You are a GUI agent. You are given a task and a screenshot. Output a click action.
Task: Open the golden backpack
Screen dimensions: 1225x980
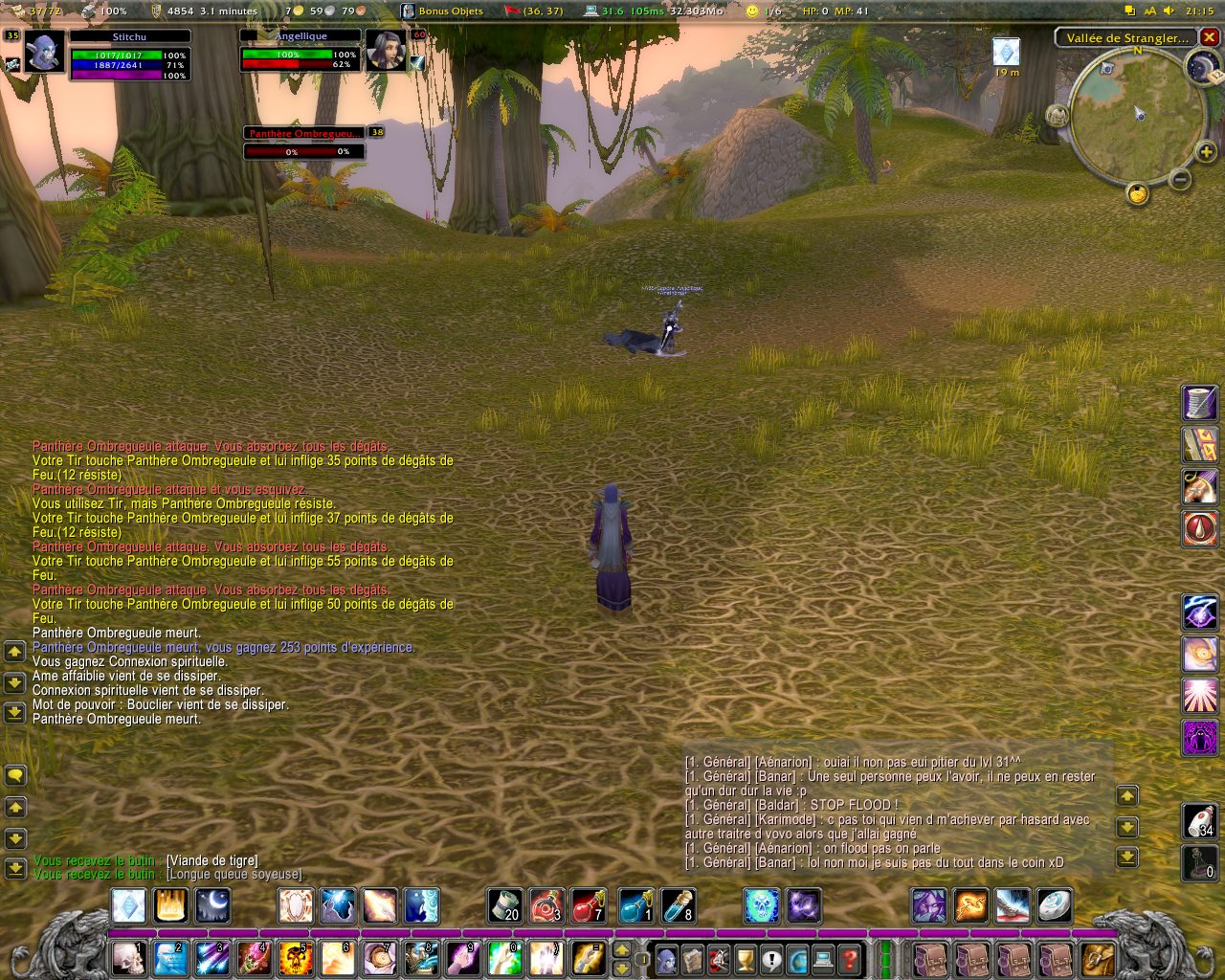1098,957
